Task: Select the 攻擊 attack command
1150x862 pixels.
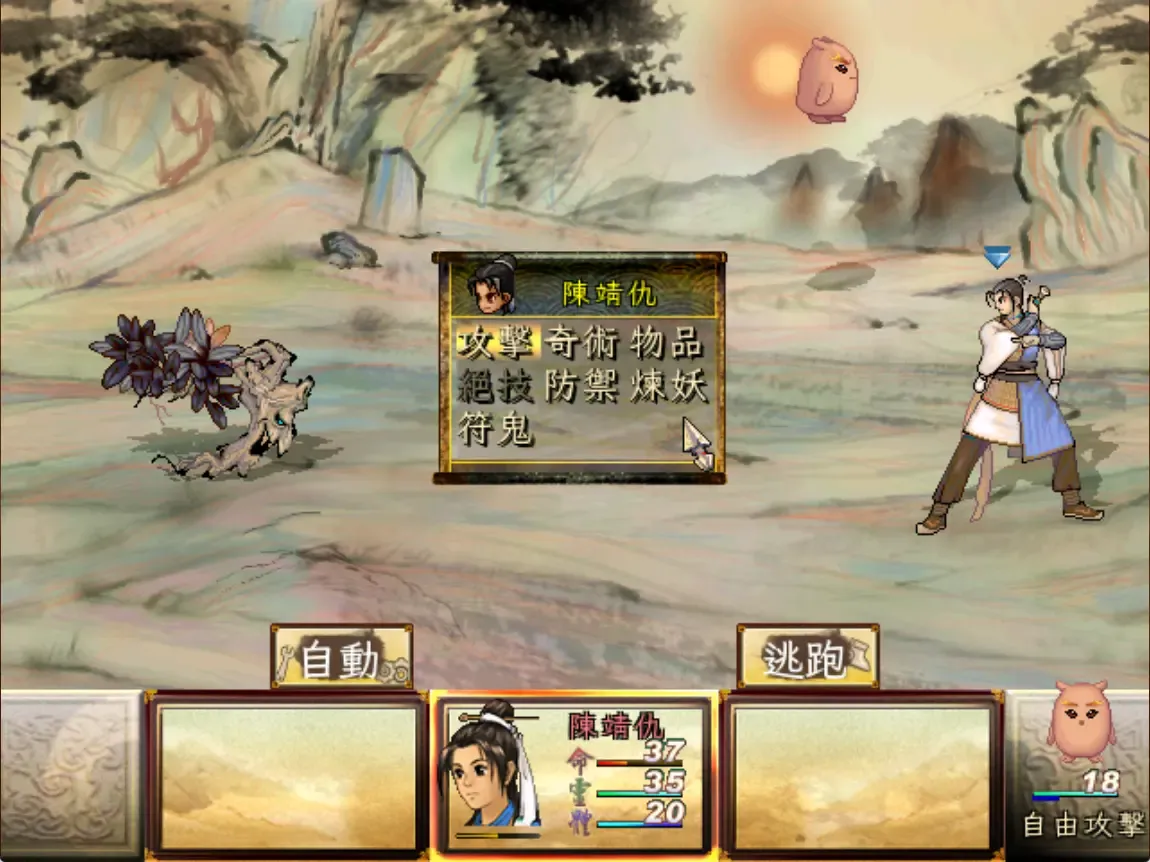Action: (497, 343)
